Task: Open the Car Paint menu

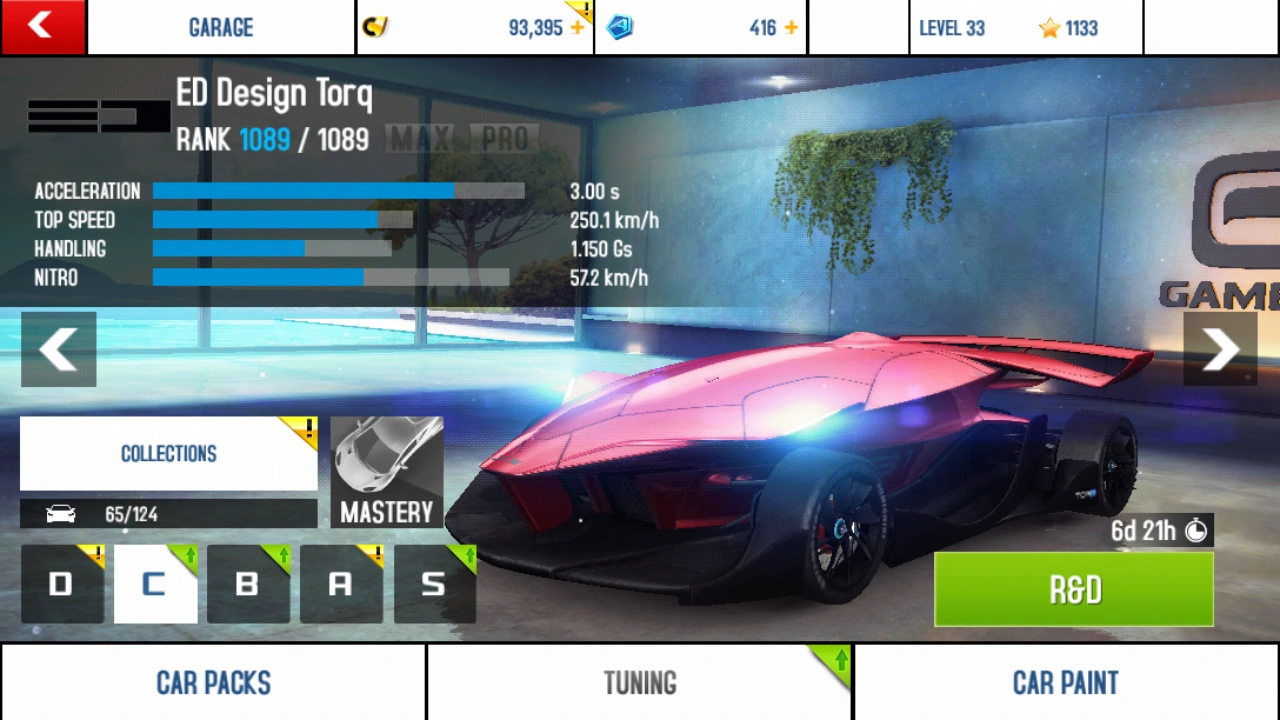Action: [1066, 683]
